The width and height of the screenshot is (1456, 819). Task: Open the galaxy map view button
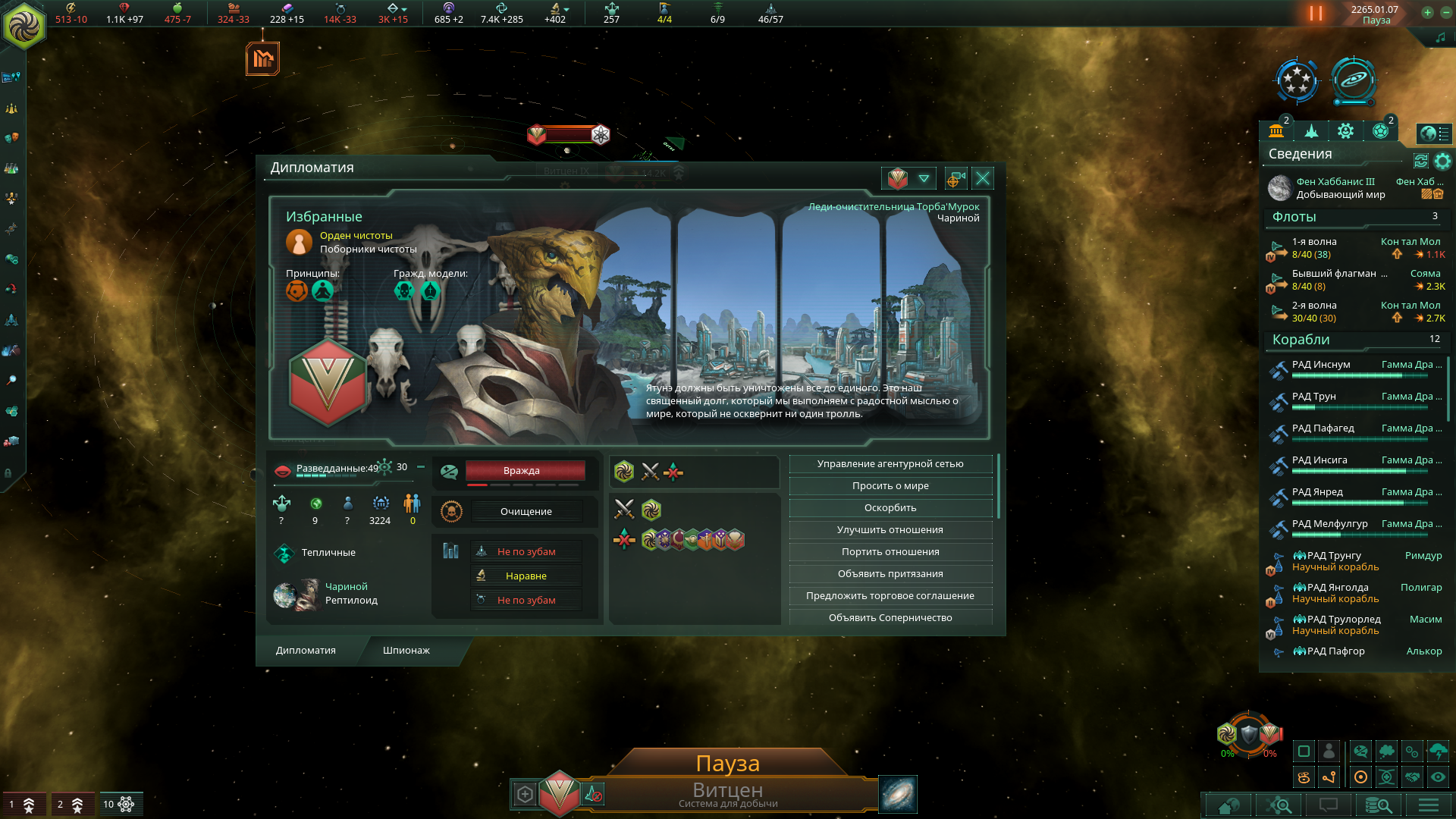tap(898, 794)
